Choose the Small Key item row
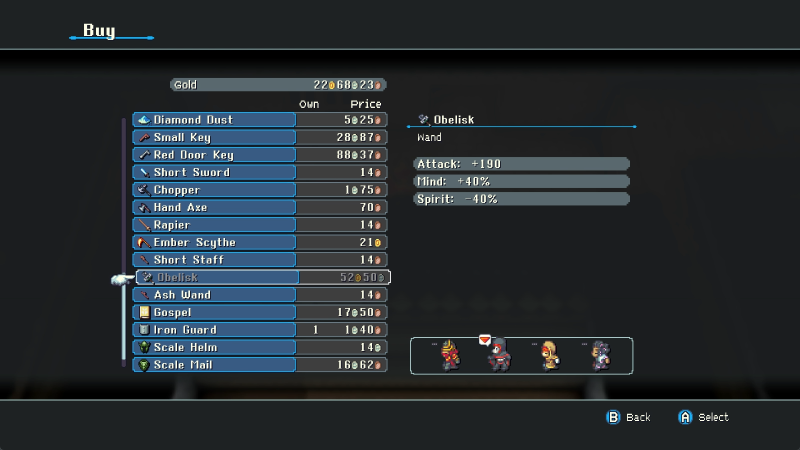The width and height of the screenshot is (800, 450). pyautogui.click(x=215, y=137)
